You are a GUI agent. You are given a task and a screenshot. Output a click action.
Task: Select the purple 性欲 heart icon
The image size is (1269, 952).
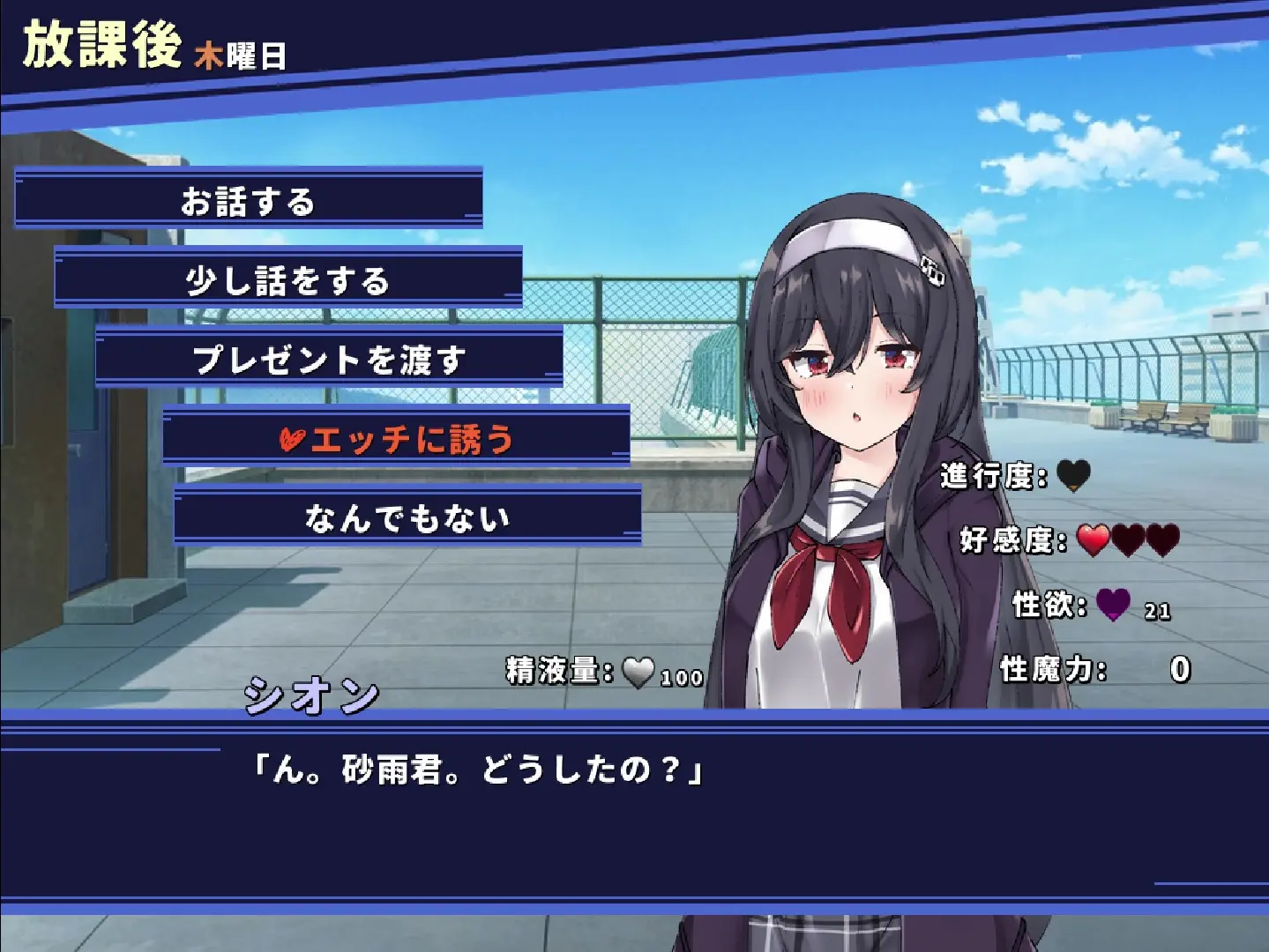tap(1115, 606)
